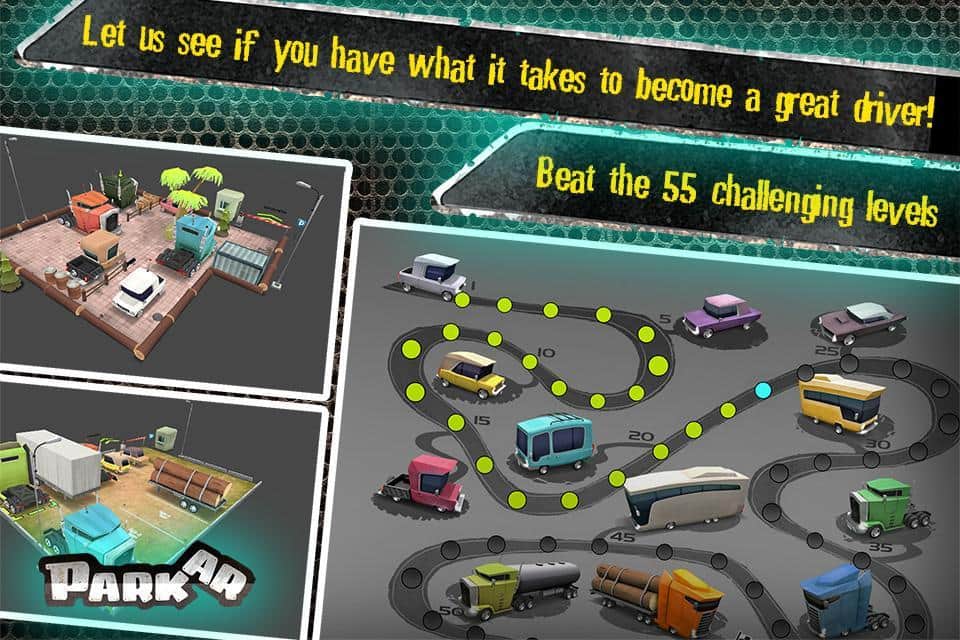
Task: Pick the white coach bus map icon
Action: 686,499
